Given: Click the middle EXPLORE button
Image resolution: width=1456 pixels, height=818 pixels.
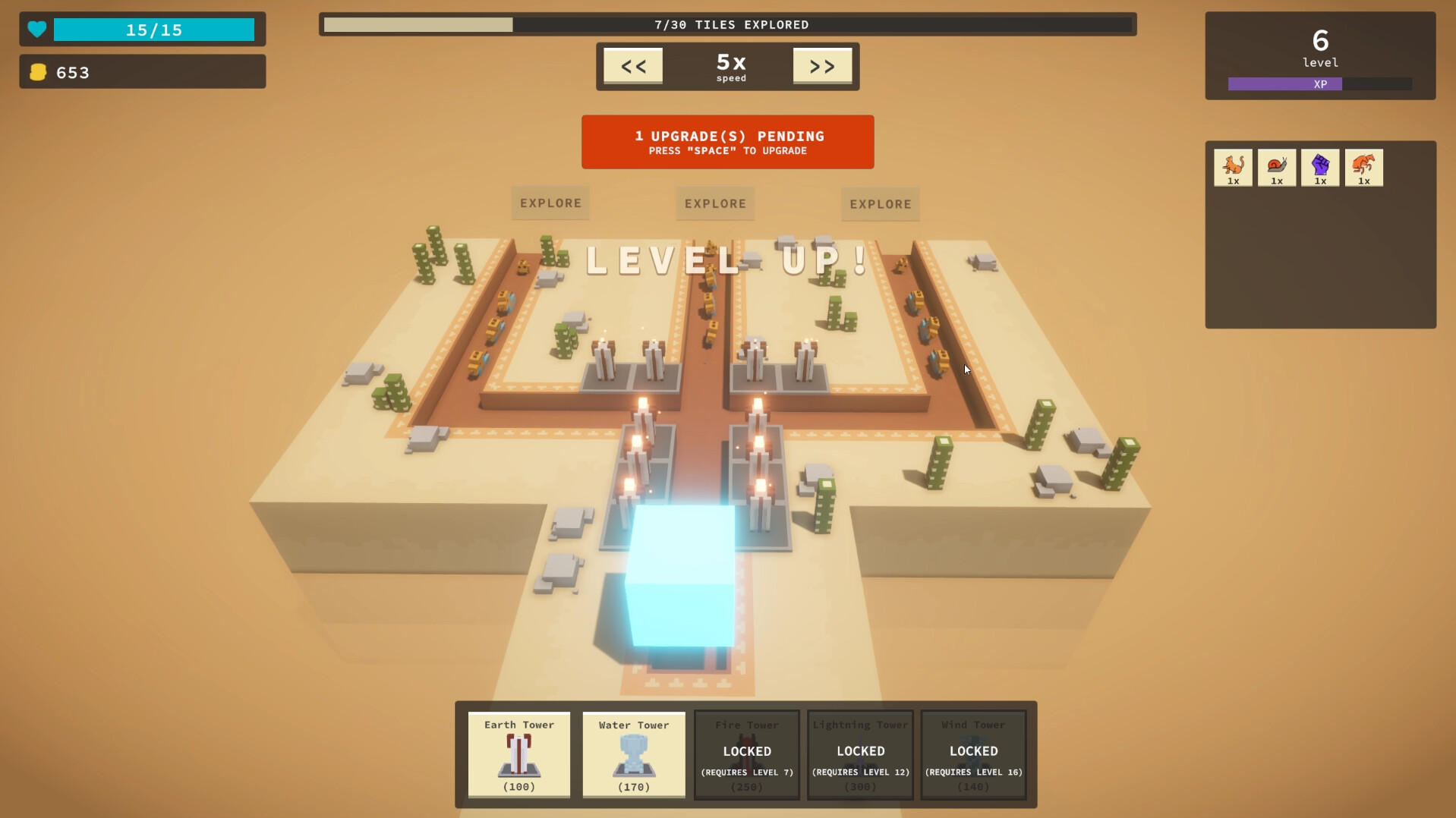Looking at the screenshot, I should 714,203.
